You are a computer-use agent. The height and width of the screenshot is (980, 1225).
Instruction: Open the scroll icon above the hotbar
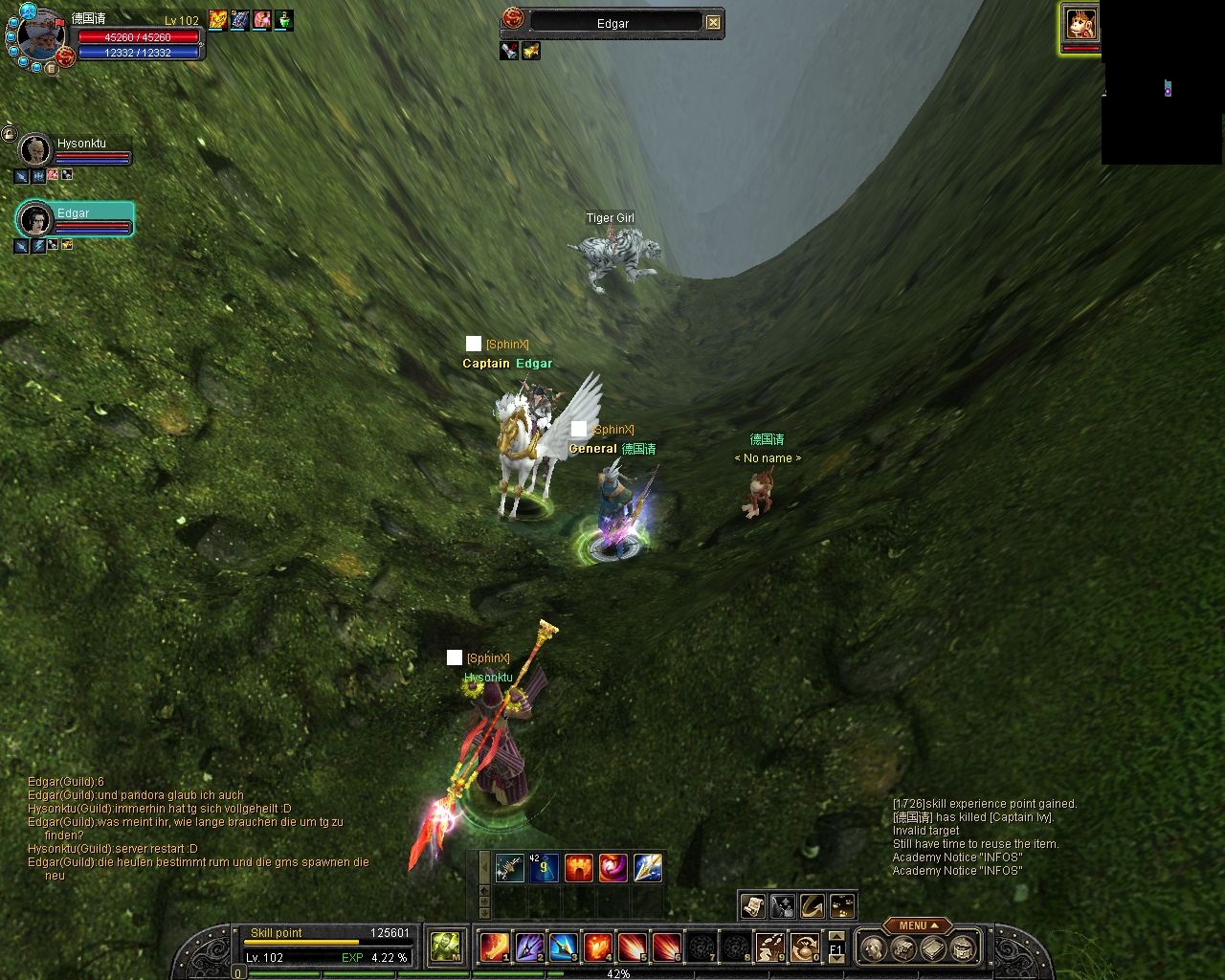pos(753,905)
